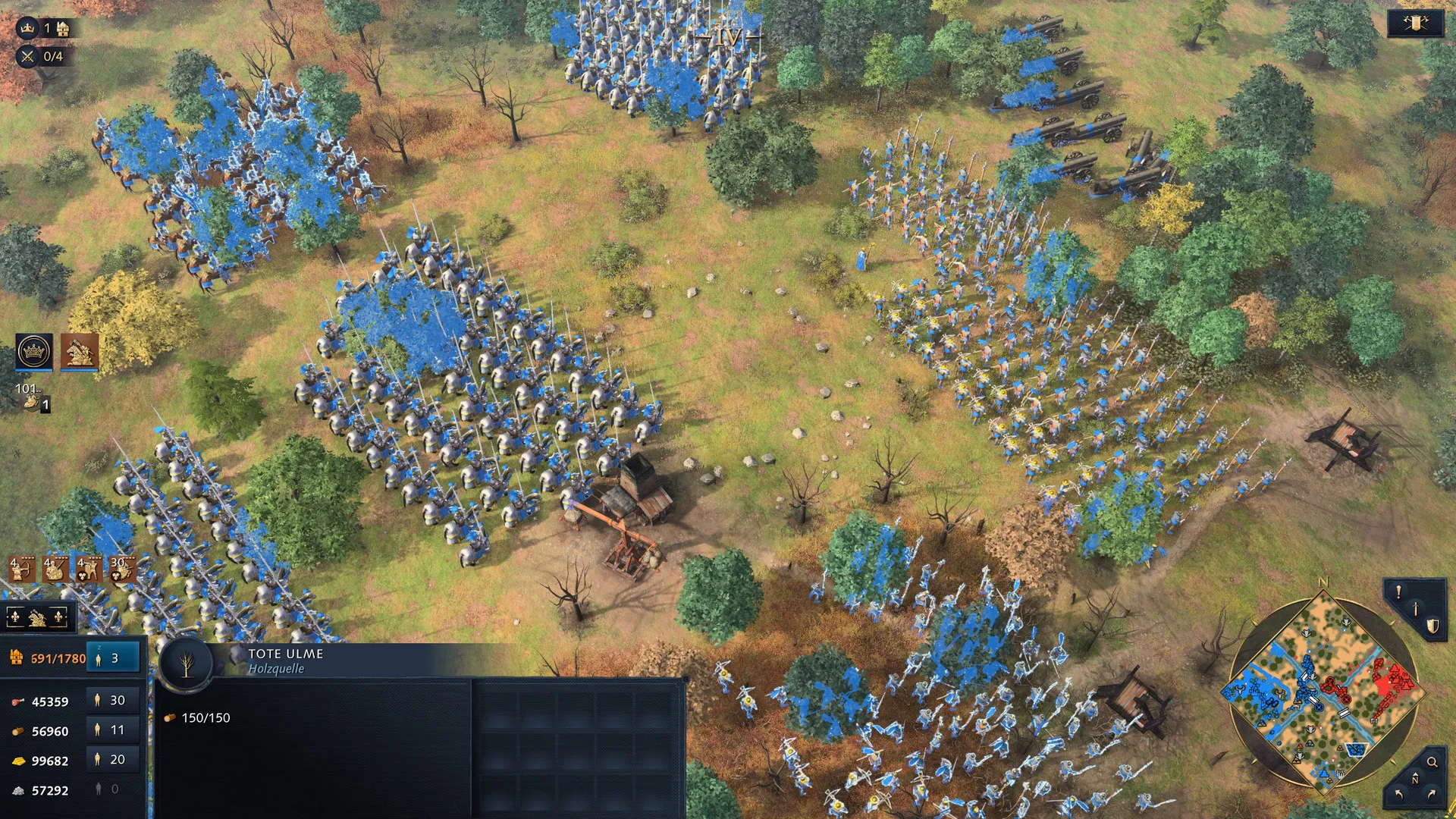This screenshot has height=819, width=1456.
Task: Click the wood villager count of 11
Action: coord(111,730)
